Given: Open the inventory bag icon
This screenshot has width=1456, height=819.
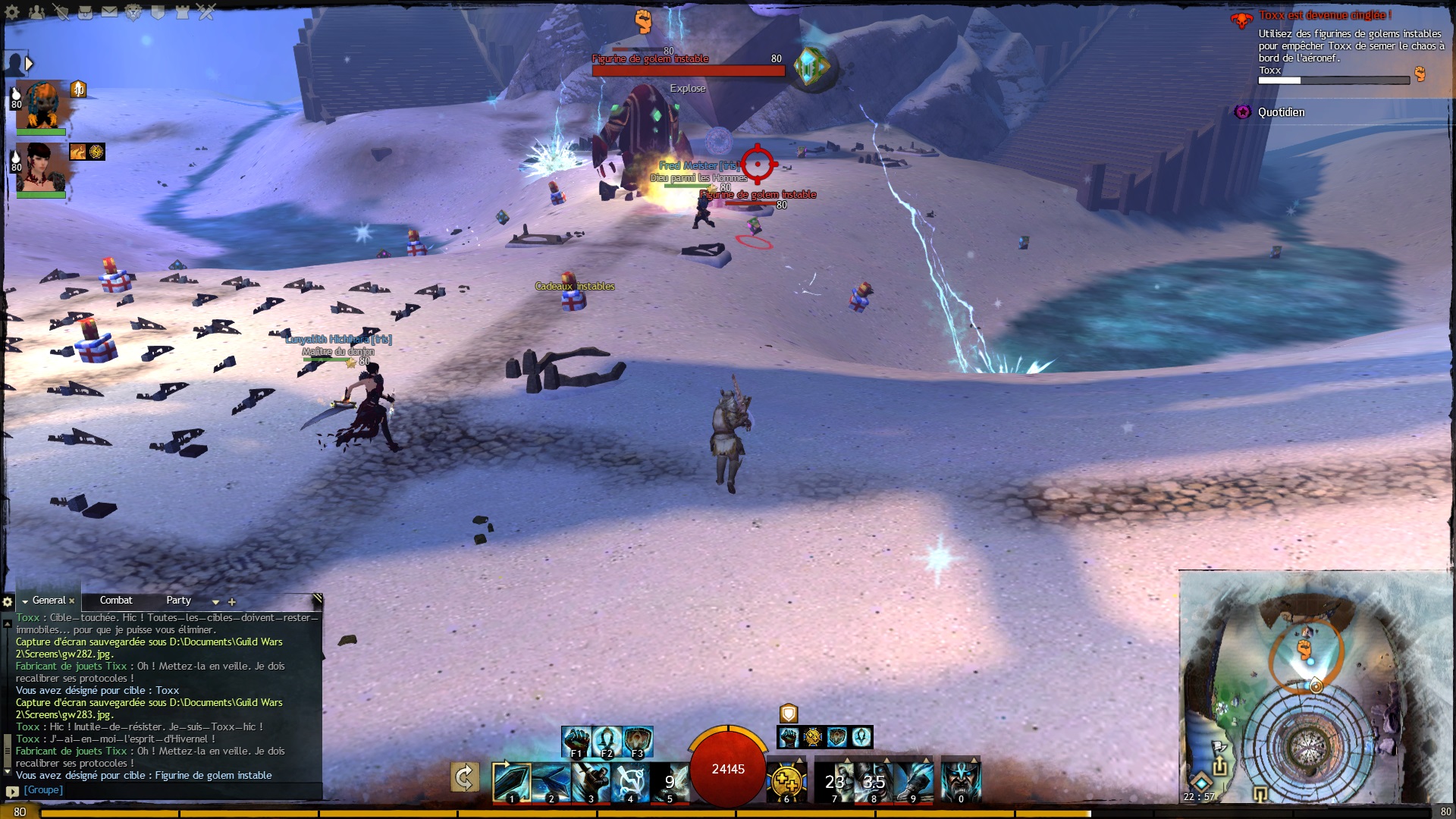Looking at the screenshot, I should point(85,12).
